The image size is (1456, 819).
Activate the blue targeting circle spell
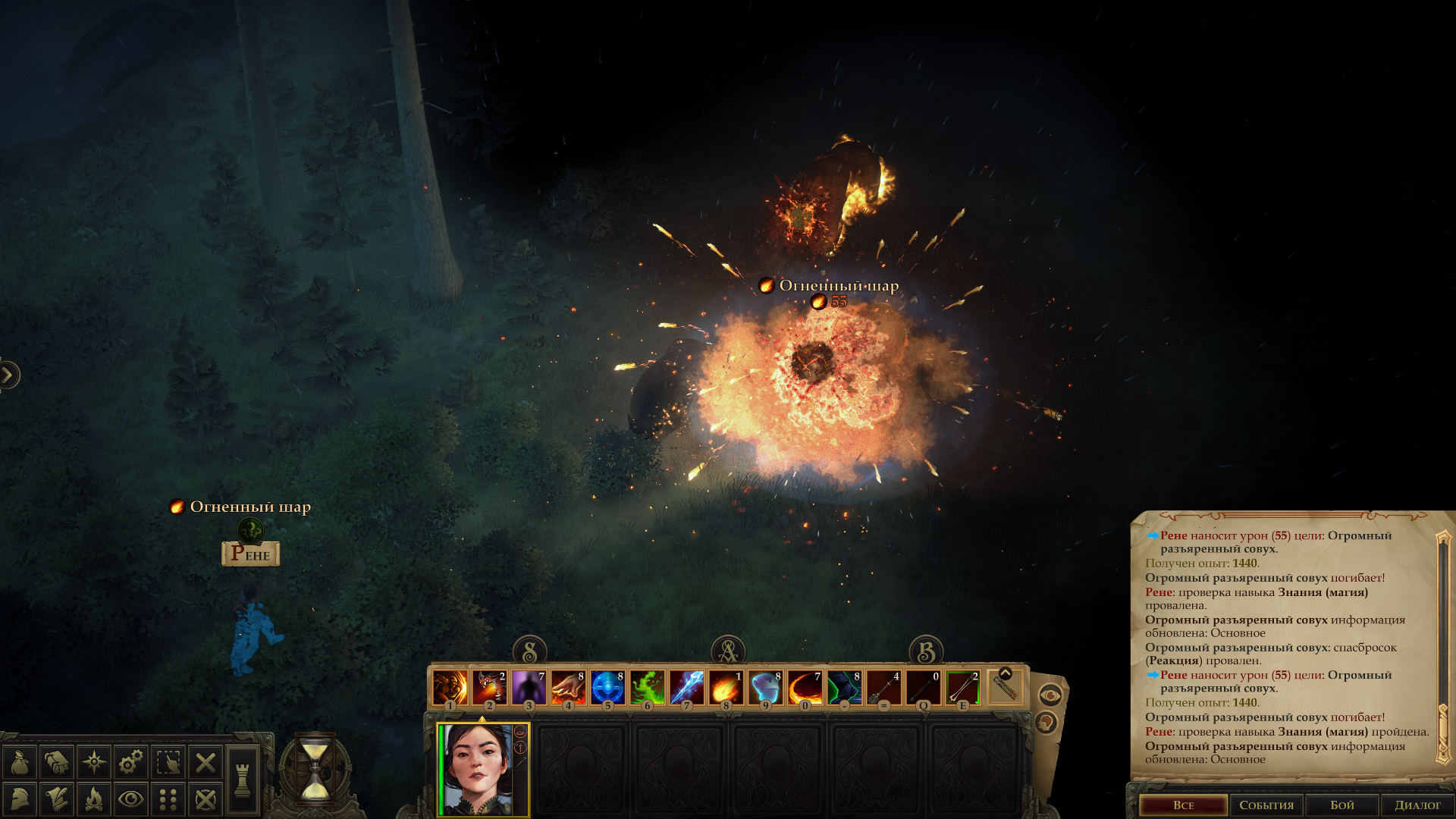(x=607, y=688)
